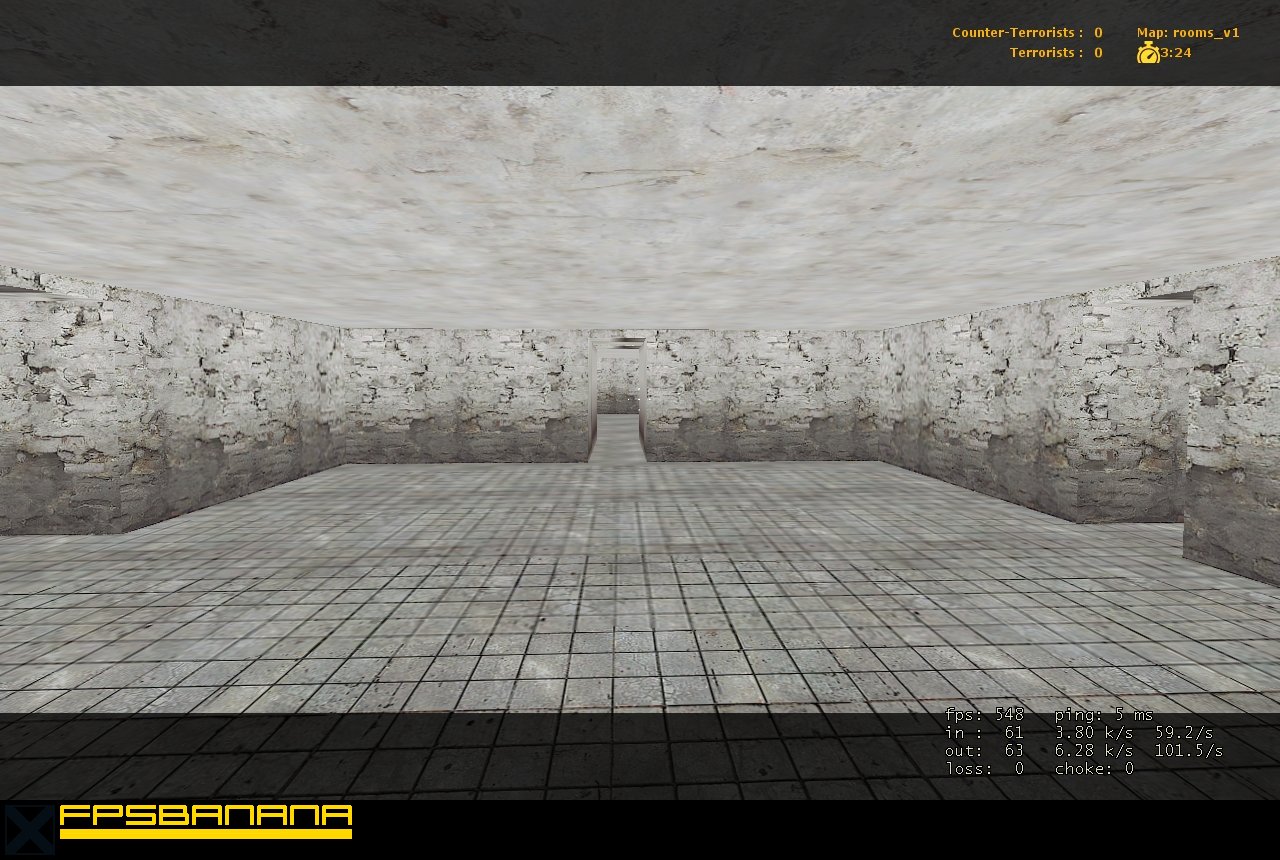The image size is (1280, 860).
Task: Click the Counter-Terrorists score value 0
Action: [x=1097, y=31]
